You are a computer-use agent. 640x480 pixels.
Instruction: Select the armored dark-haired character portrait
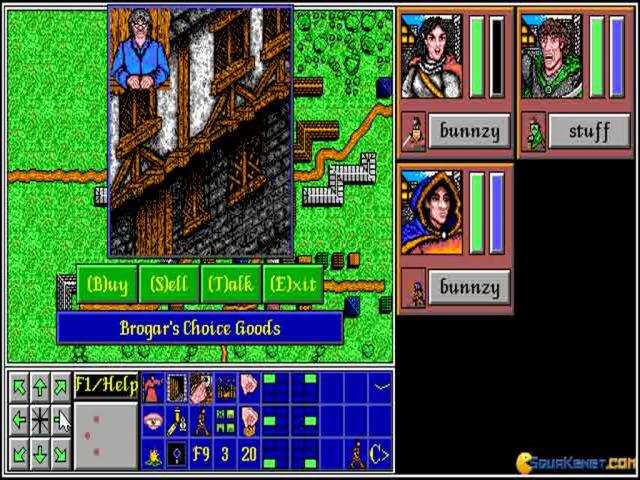tap(431, 57)
